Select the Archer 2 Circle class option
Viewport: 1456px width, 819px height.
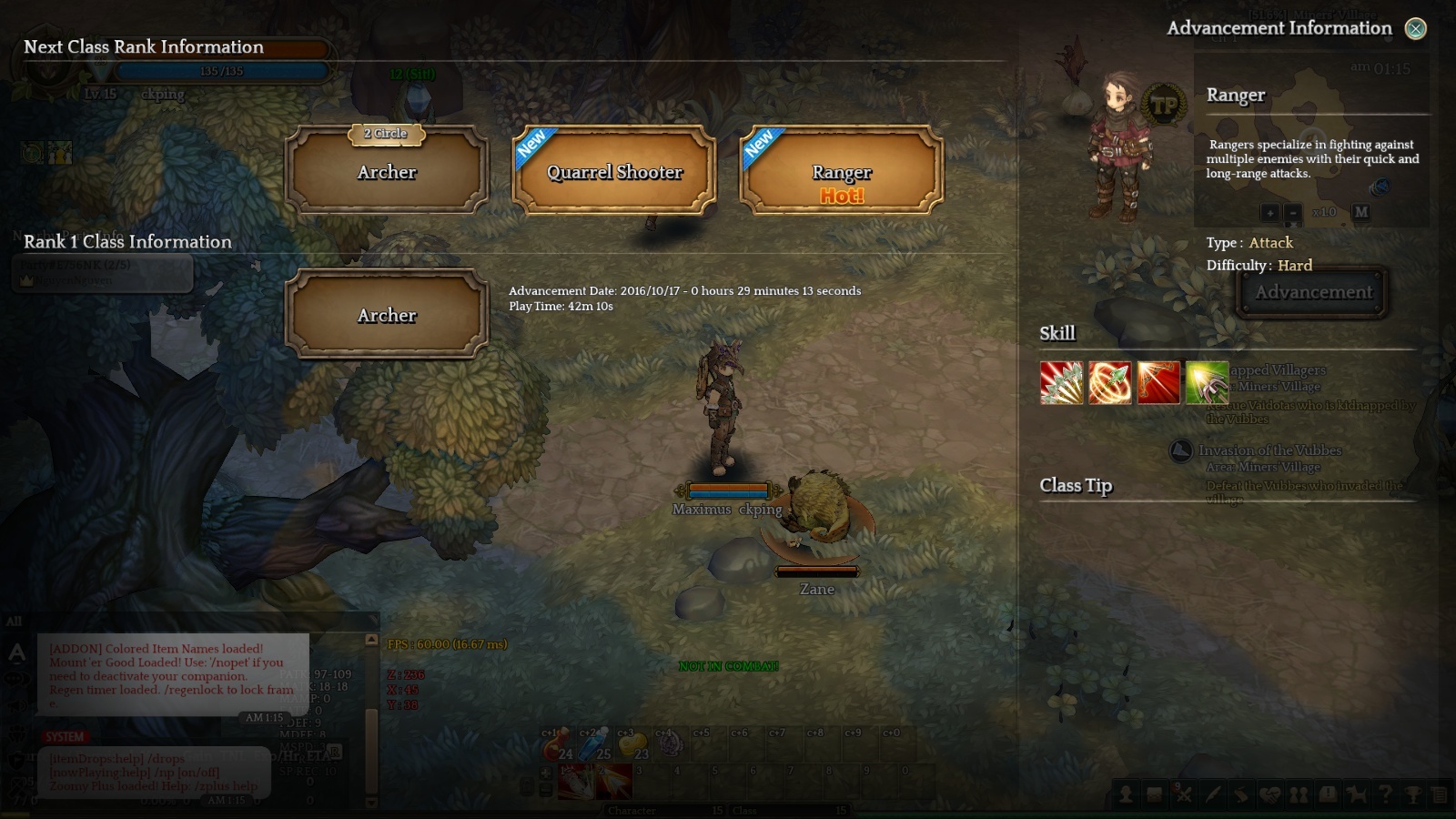387,171
